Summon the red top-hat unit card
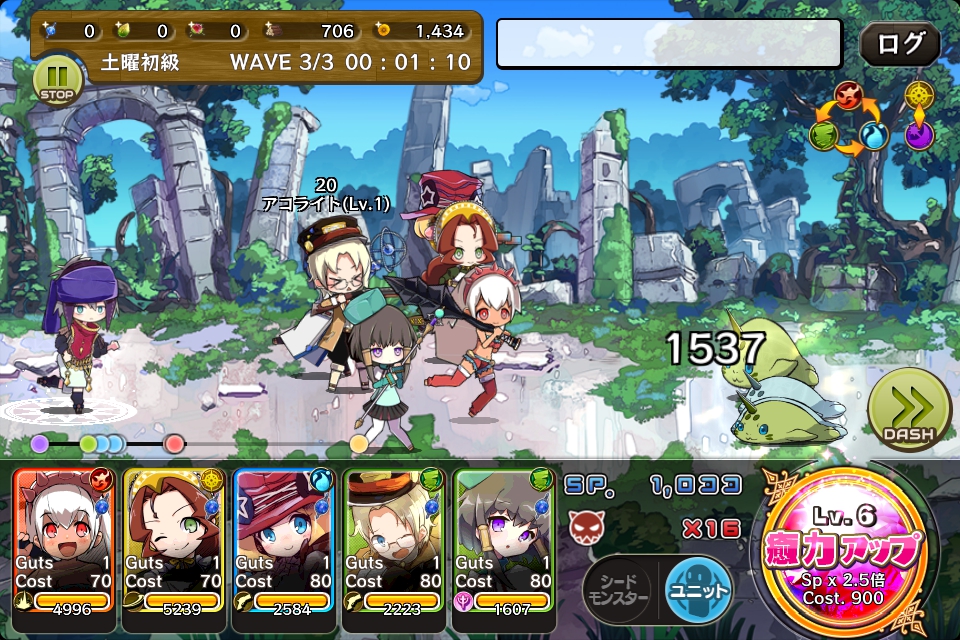 coord(283,538)
